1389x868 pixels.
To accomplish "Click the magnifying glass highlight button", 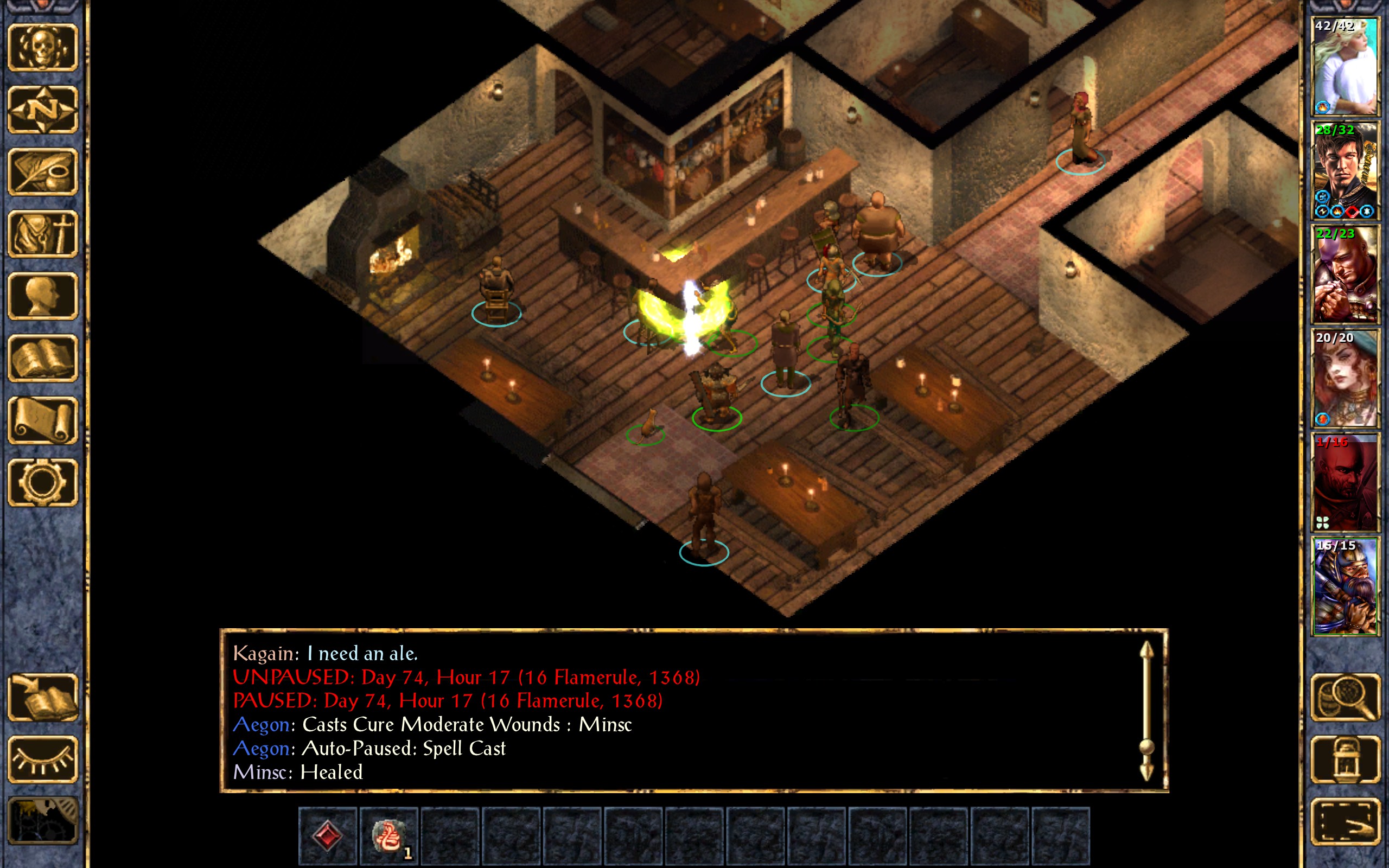I will tap(1345, 698).
